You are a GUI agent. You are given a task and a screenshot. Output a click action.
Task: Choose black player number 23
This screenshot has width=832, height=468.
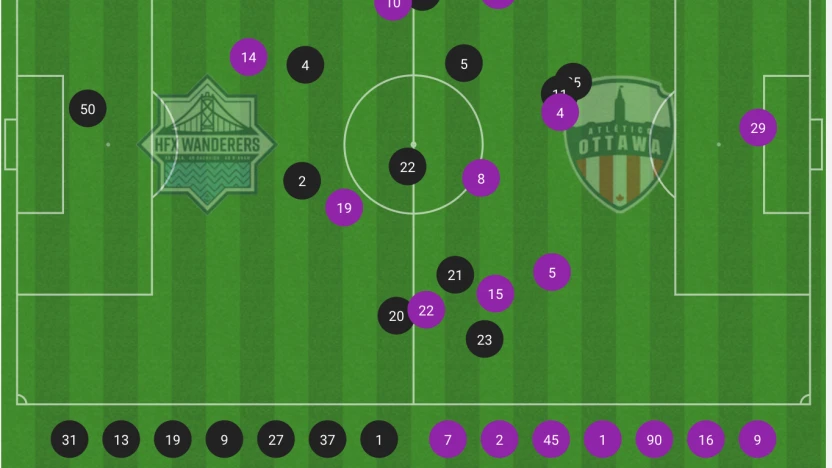click(484, 339)
